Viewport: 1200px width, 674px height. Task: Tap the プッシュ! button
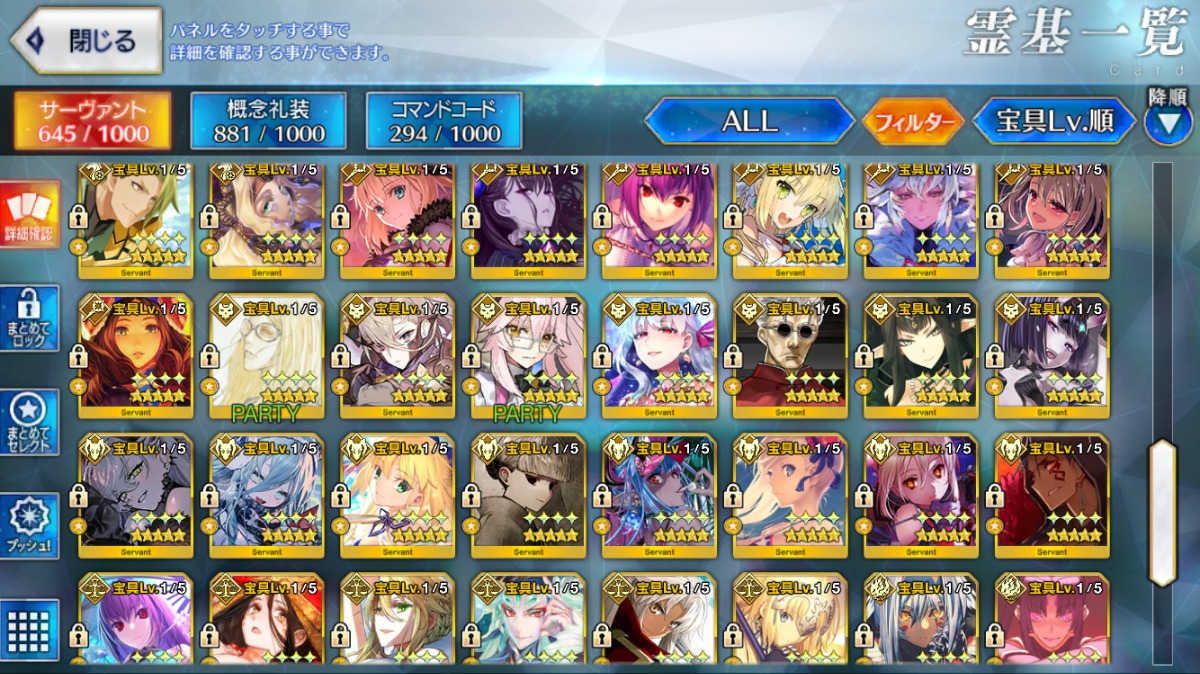(29, 527)
